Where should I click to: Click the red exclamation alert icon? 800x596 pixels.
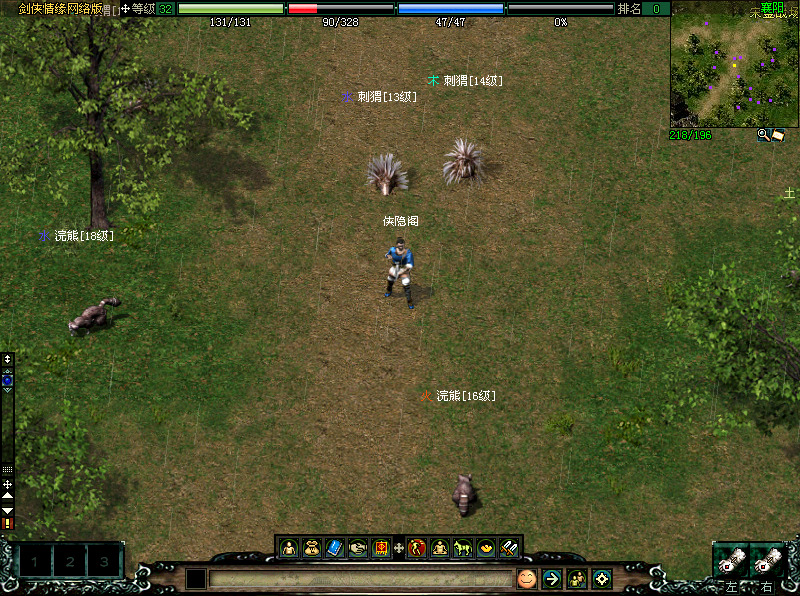[x=8, y=522]
